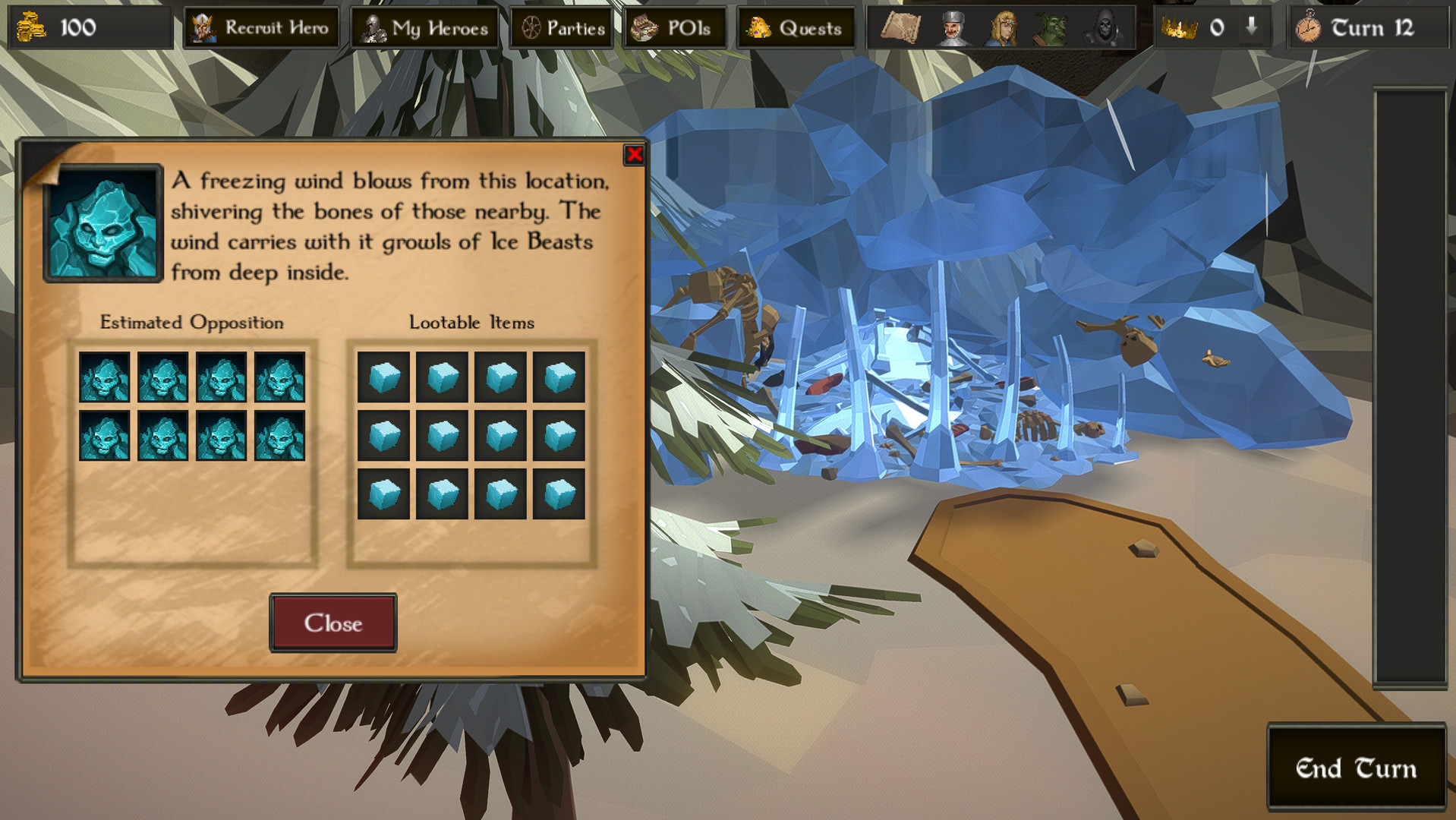Open the Recruit Hero panel
Viewport: 1456px width, 820px height.
261,27
